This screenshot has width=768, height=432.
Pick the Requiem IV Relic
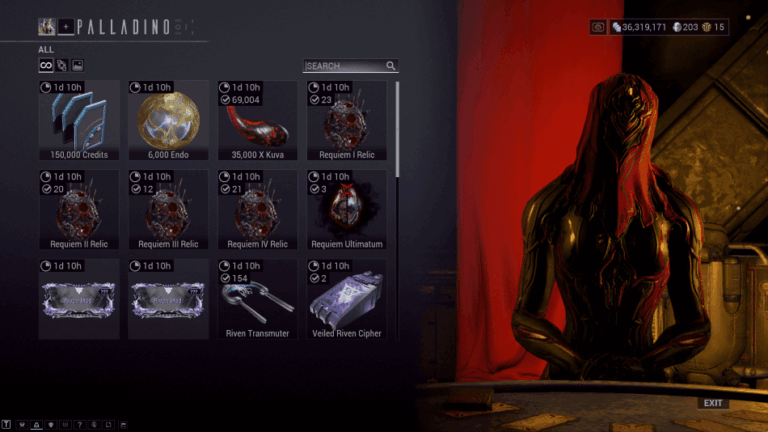[257, 210]
